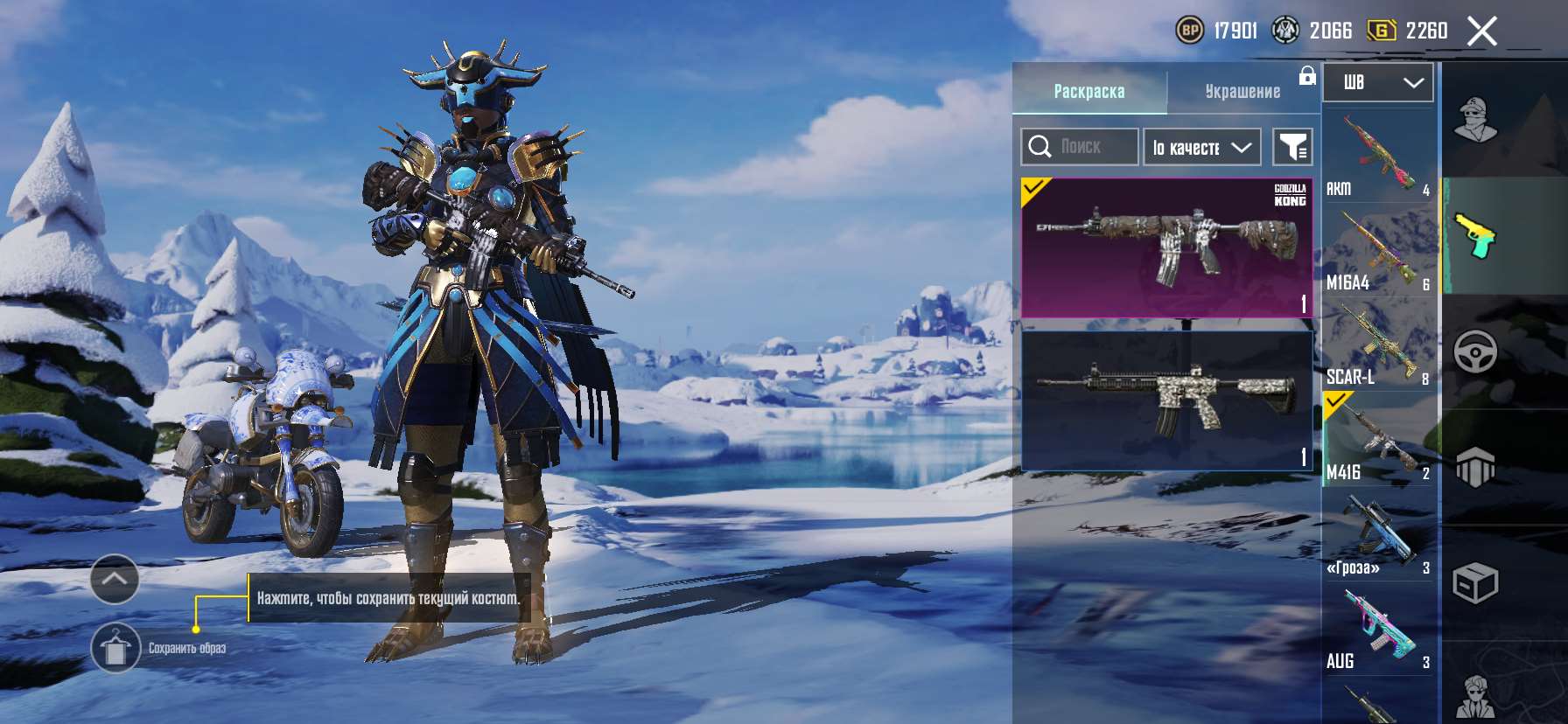
Task: Open the Украшение tab
Action: click(x=1242, y=91)
